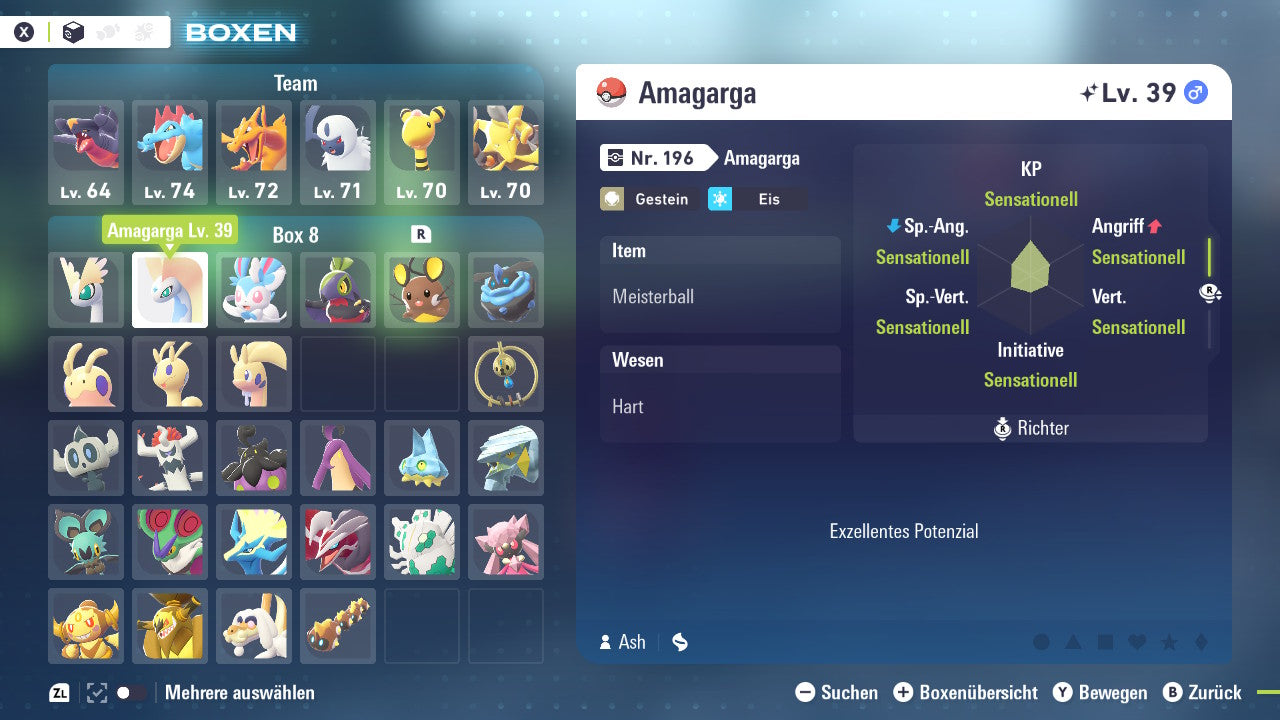Select the Diancie thumbnail in Box 8

pos(506,543)
